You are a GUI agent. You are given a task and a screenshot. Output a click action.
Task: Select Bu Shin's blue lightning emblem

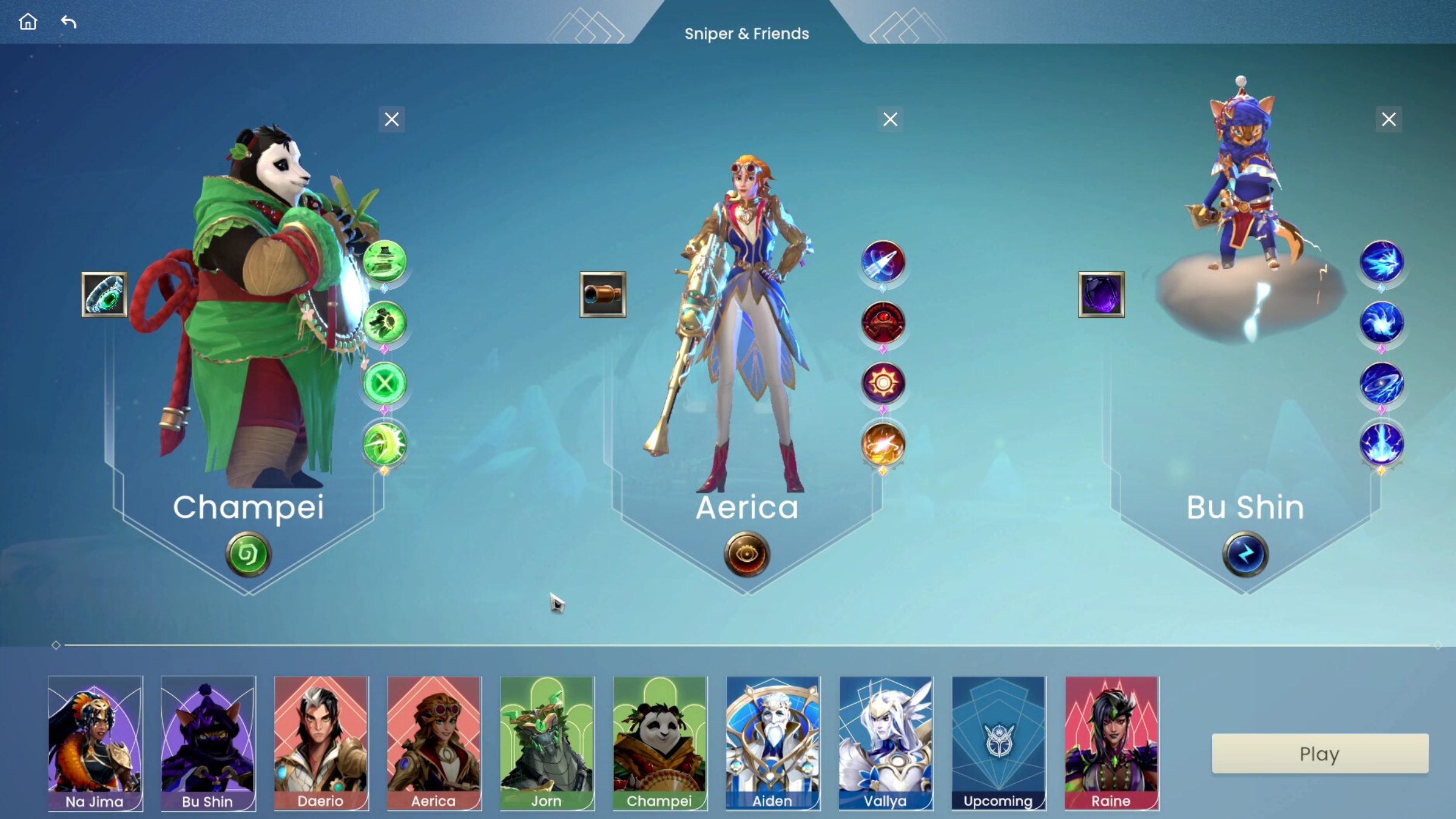pyautogui.click(x=1245, y=554)
